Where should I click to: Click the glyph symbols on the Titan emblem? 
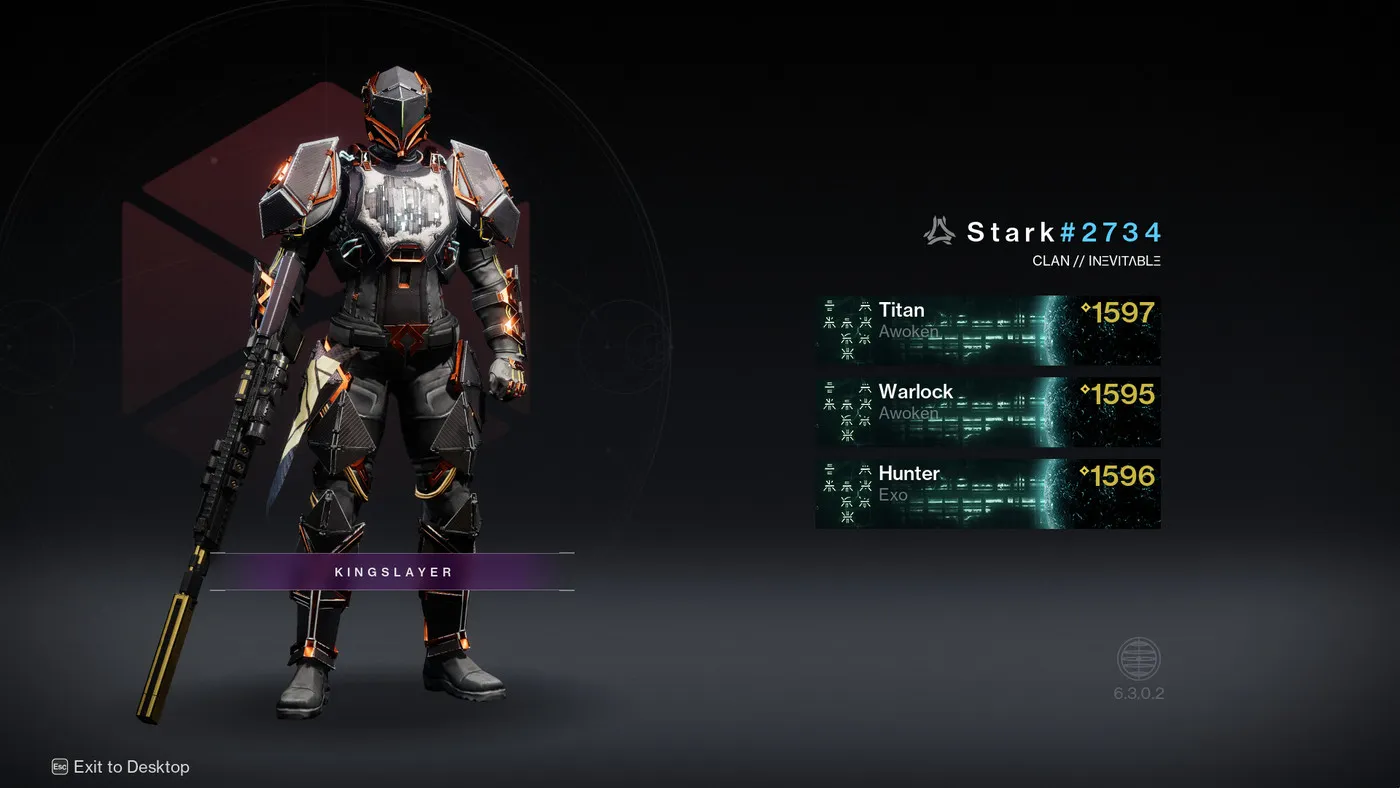[845, 330]
